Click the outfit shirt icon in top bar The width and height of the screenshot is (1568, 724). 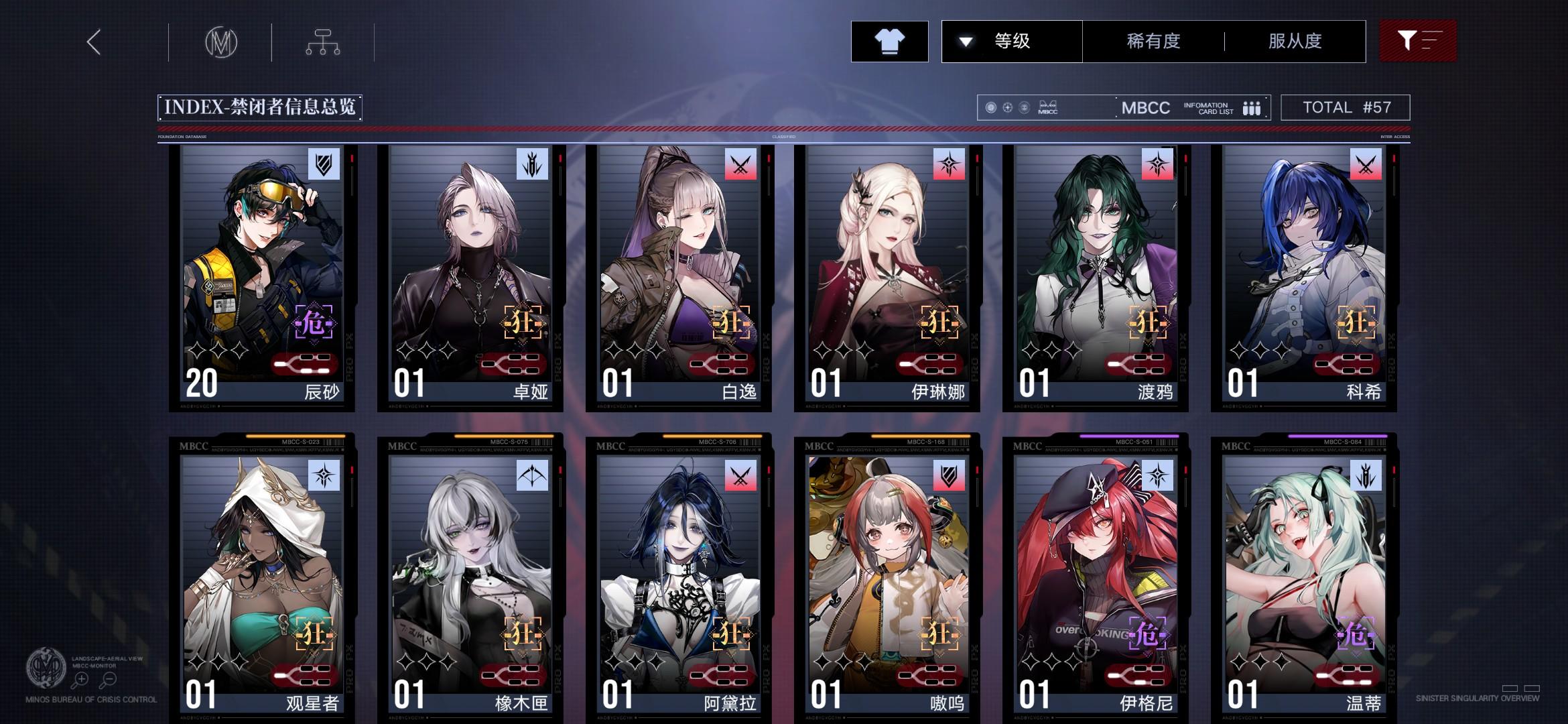pyautogui.click(x=890, y=42)
